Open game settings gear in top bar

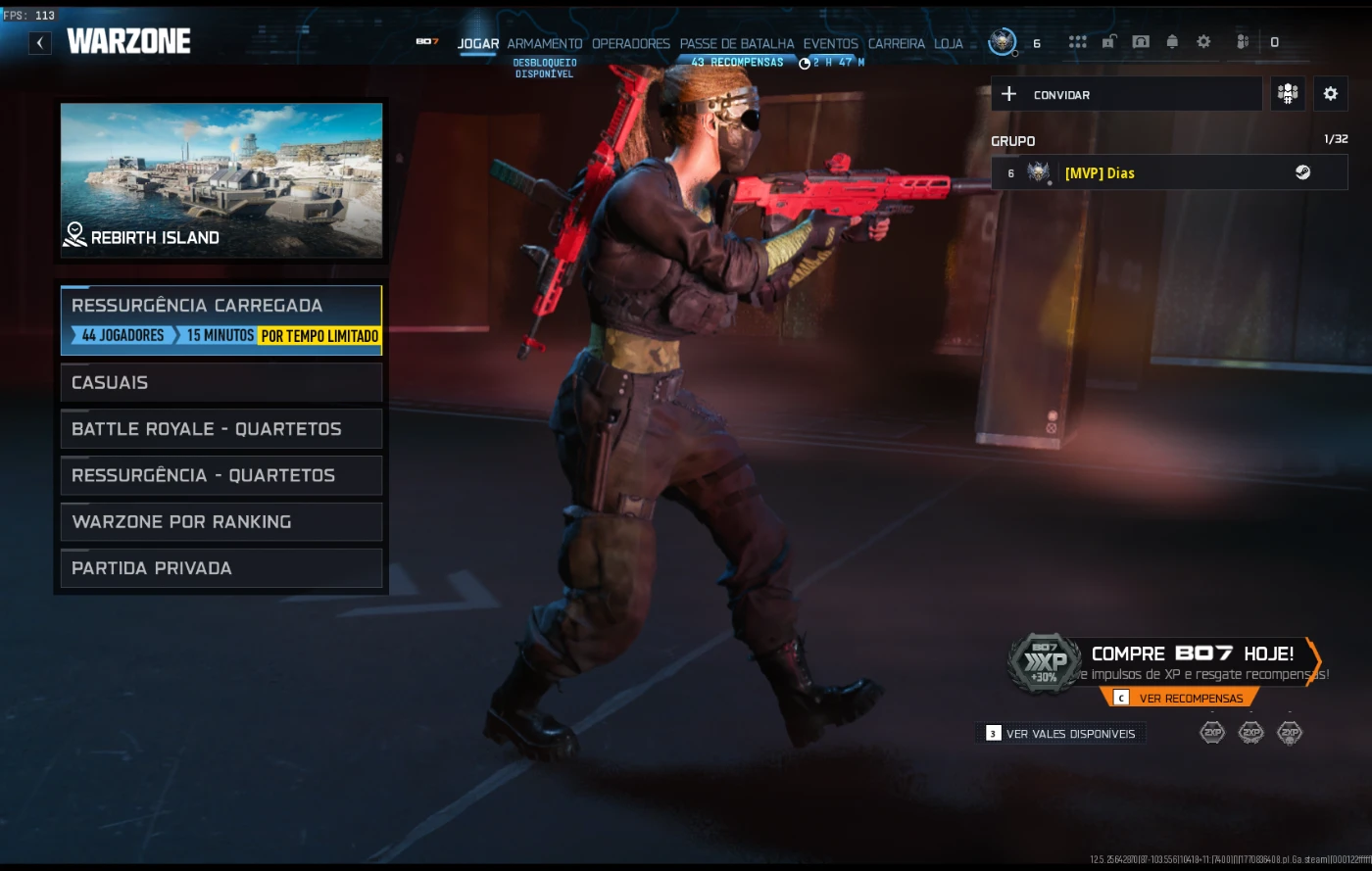[1203, 42]
